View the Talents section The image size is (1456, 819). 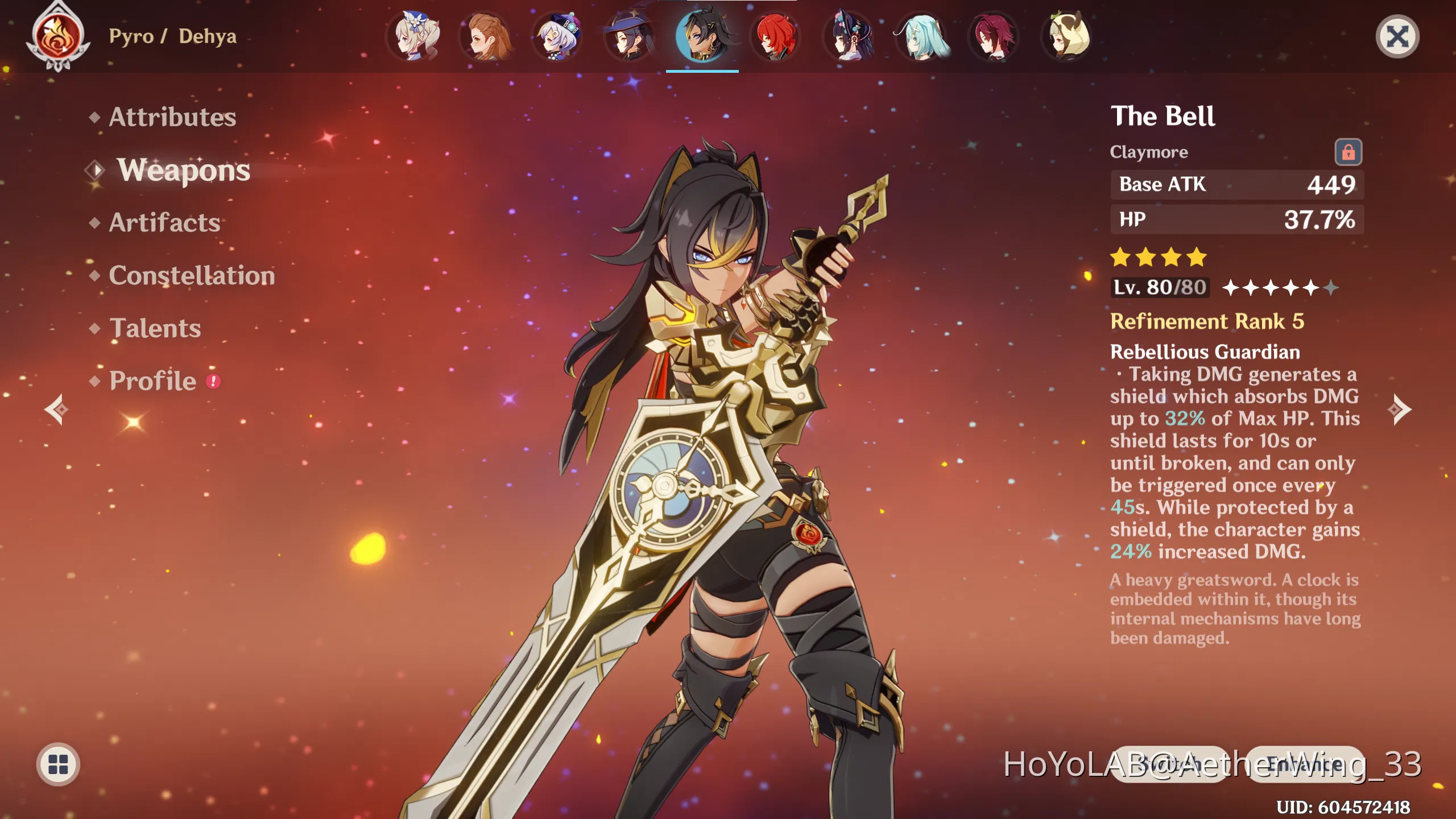pyautogui.click(x=155, y=327)
